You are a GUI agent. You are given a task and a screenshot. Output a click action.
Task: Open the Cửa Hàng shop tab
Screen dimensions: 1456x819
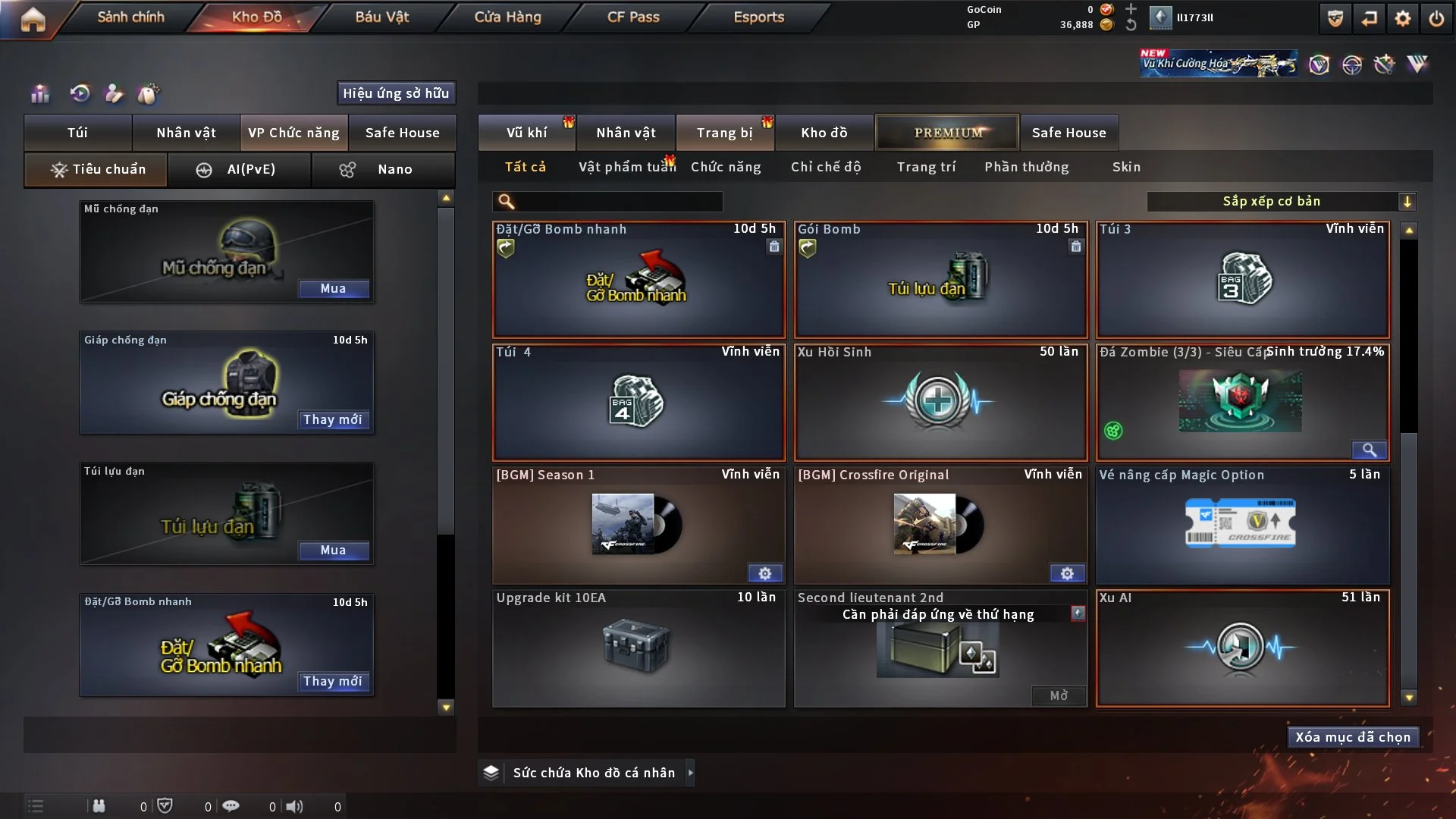507,17
